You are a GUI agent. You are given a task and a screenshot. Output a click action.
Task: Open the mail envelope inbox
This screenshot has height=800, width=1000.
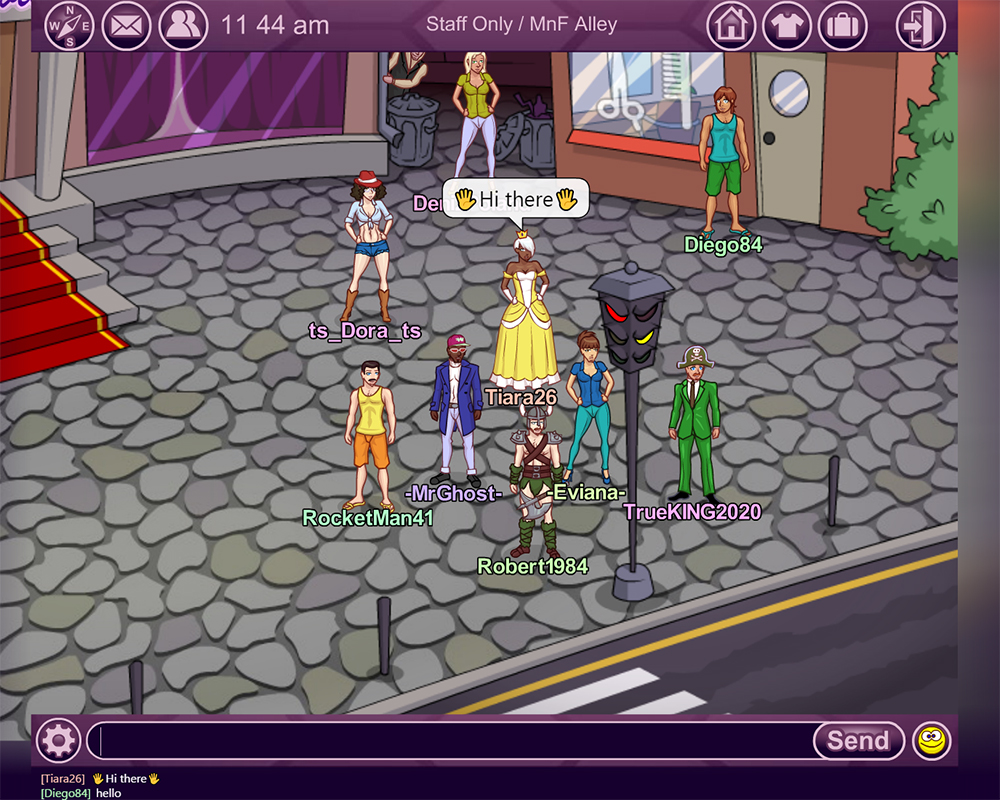tap(126, 25)
